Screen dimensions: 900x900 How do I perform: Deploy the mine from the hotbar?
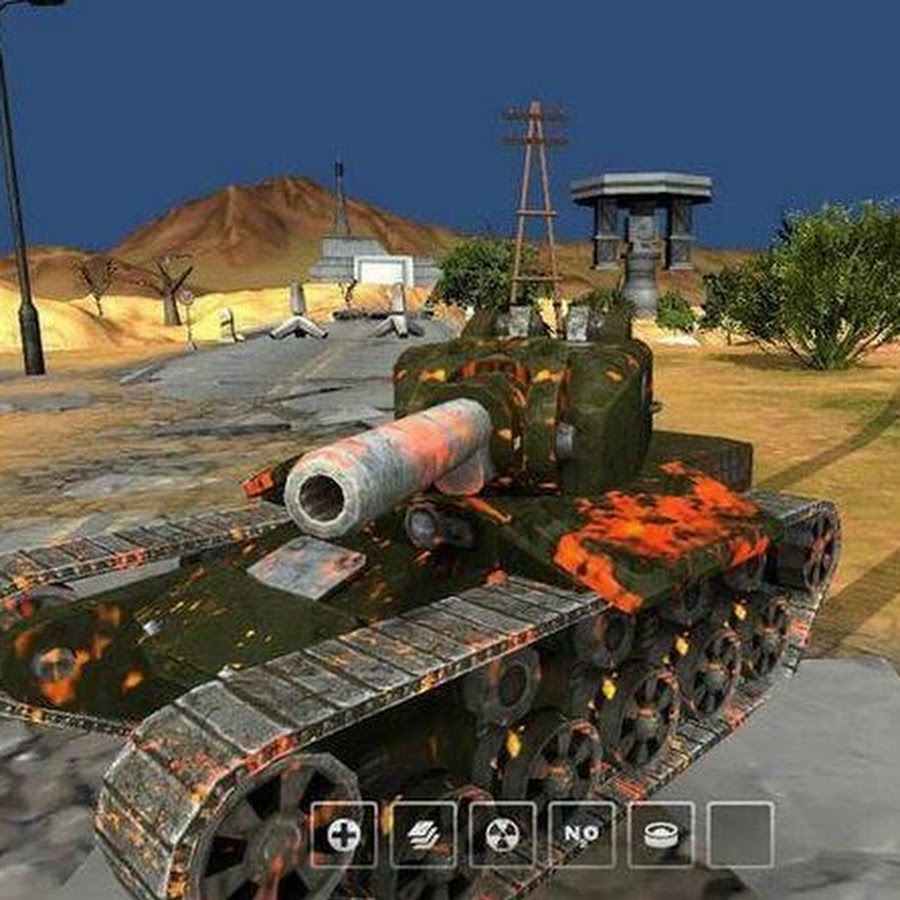tap(661, 834)
